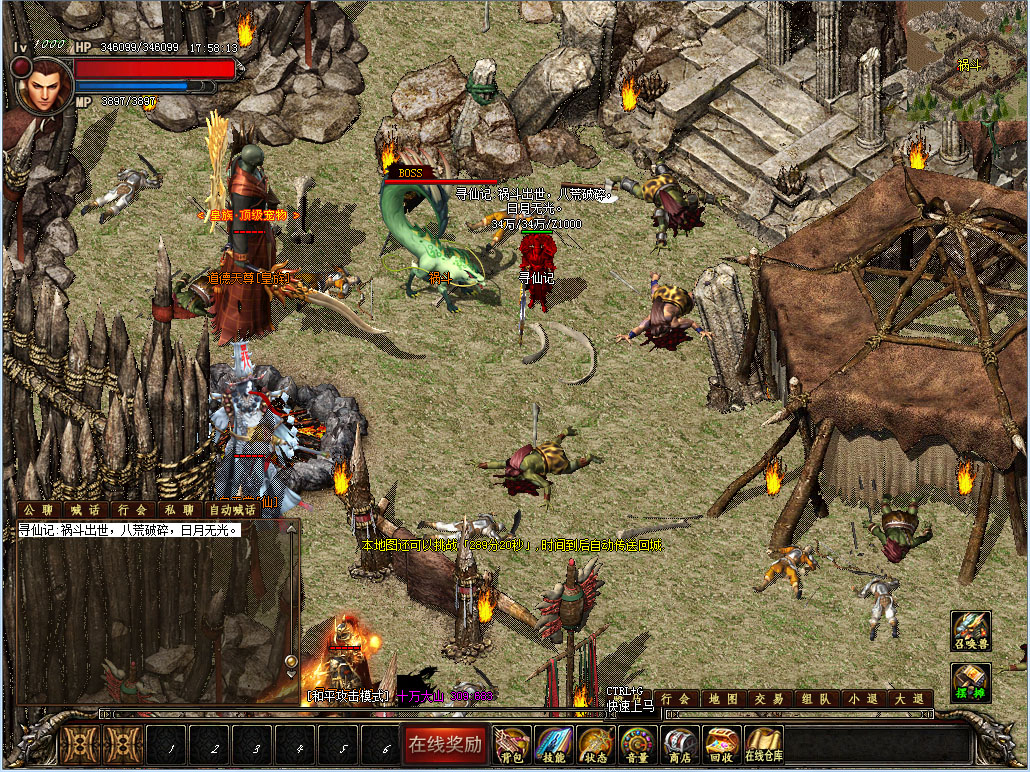The width and height of the screenshot is (1030, 772).
Task: Open the 组队 team panel
Action: 815,699
